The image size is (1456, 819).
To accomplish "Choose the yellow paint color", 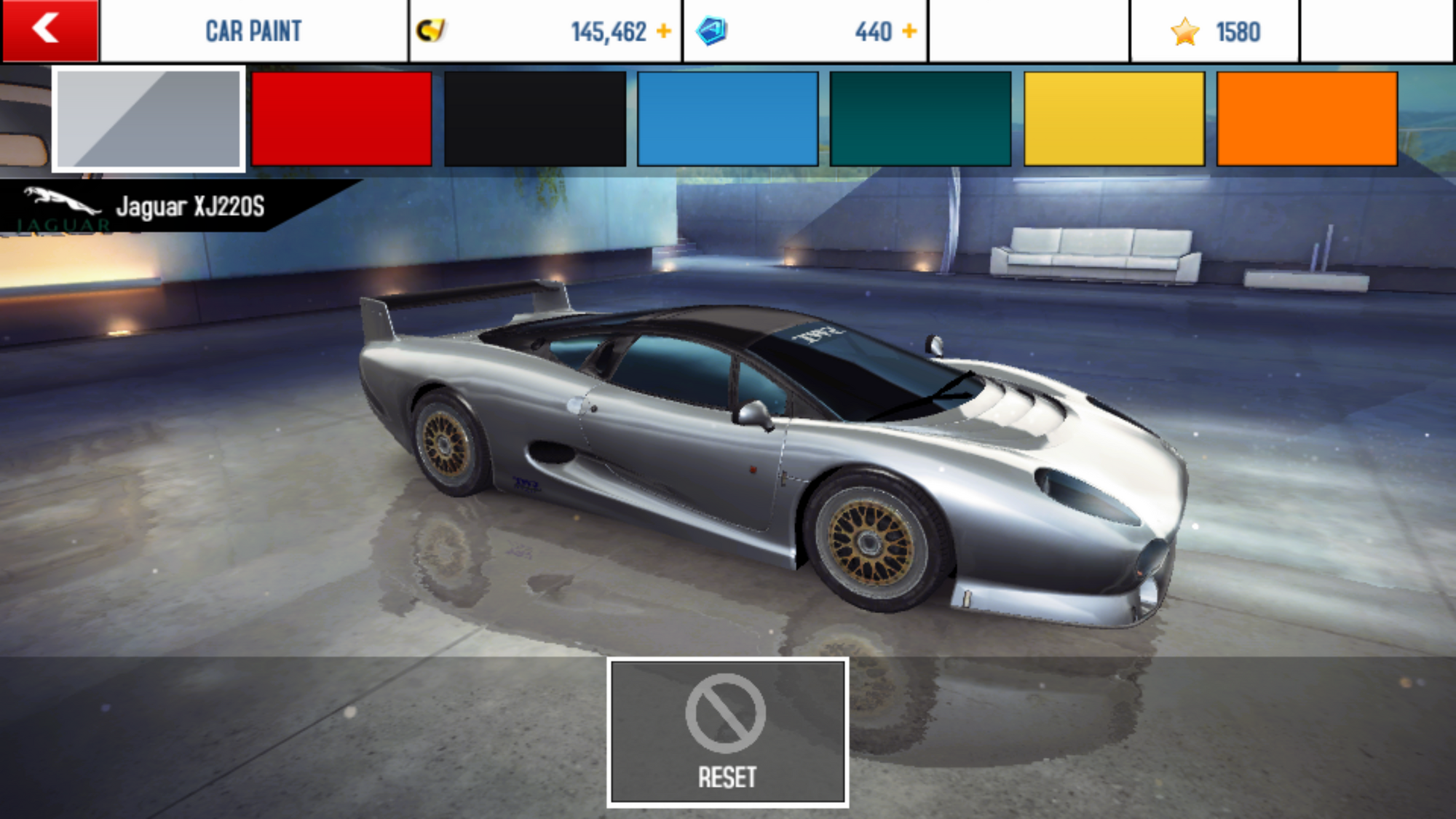I will click(x=1114, y=119).
